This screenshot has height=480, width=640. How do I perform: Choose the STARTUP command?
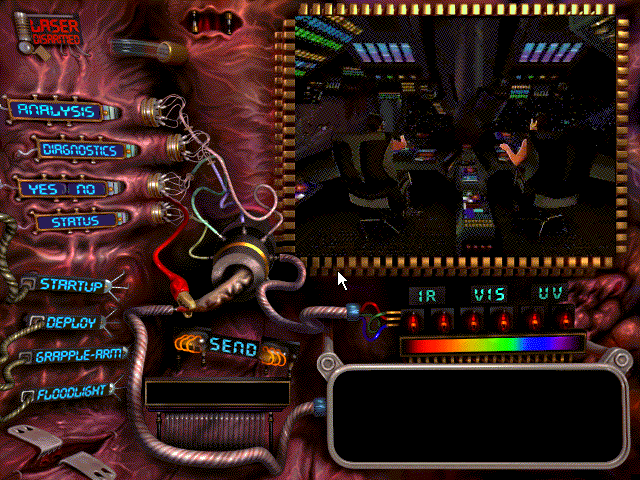click(x=70, y=285)
